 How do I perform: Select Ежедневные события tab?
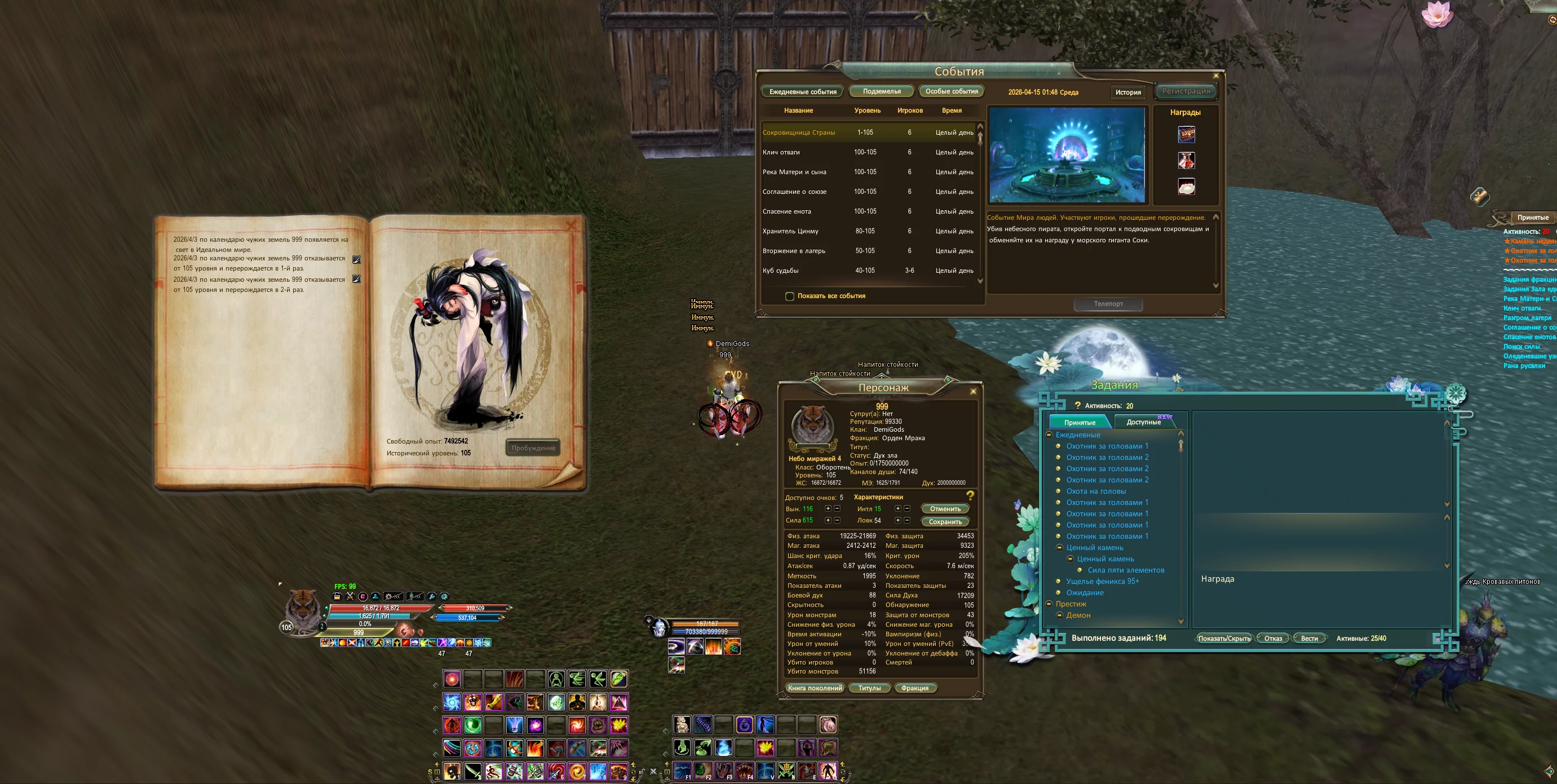coord(803,92)
